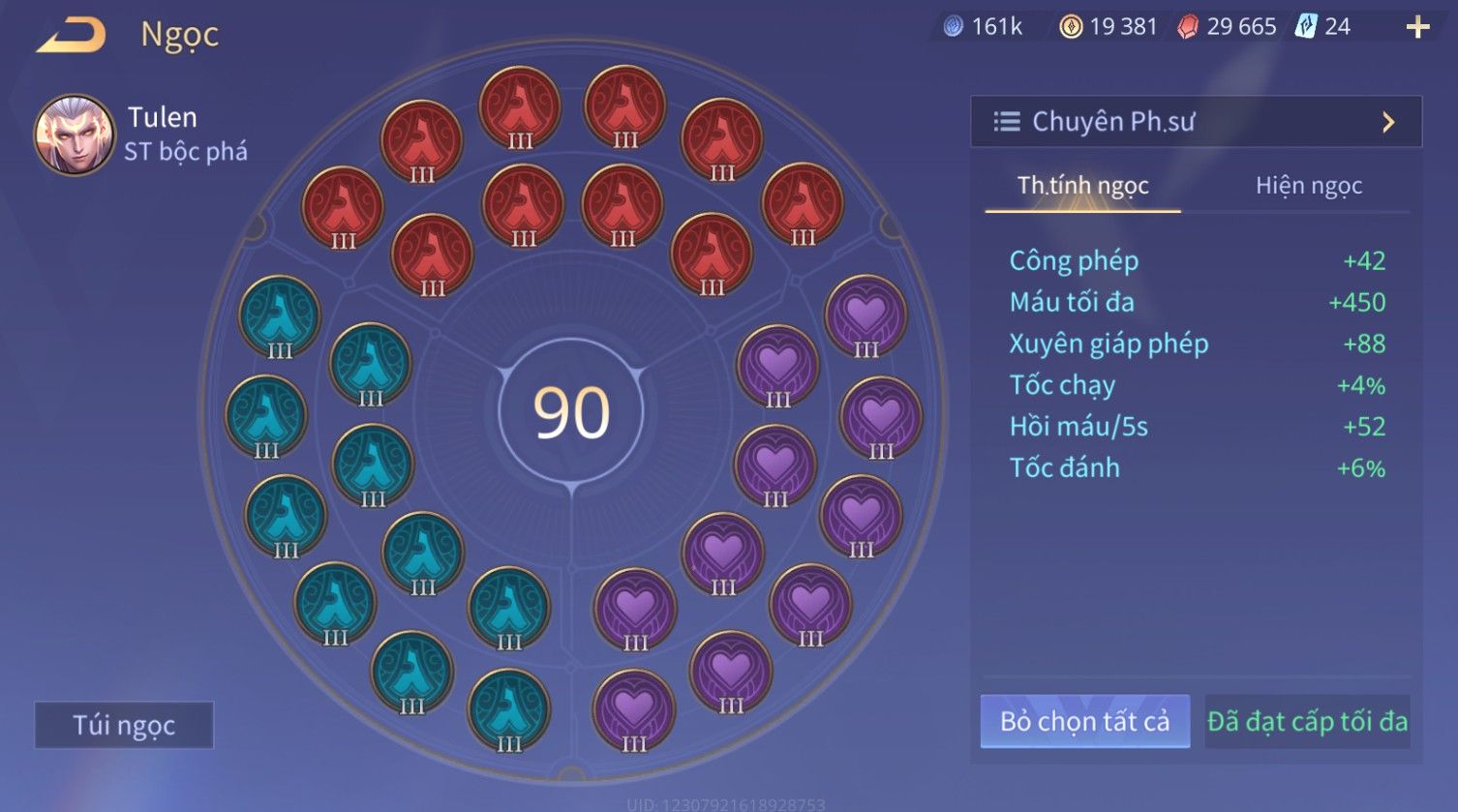The image size is (1458, 812).
Task: Select the Th.tính ngọc tab
Action: pos(1082,186)
